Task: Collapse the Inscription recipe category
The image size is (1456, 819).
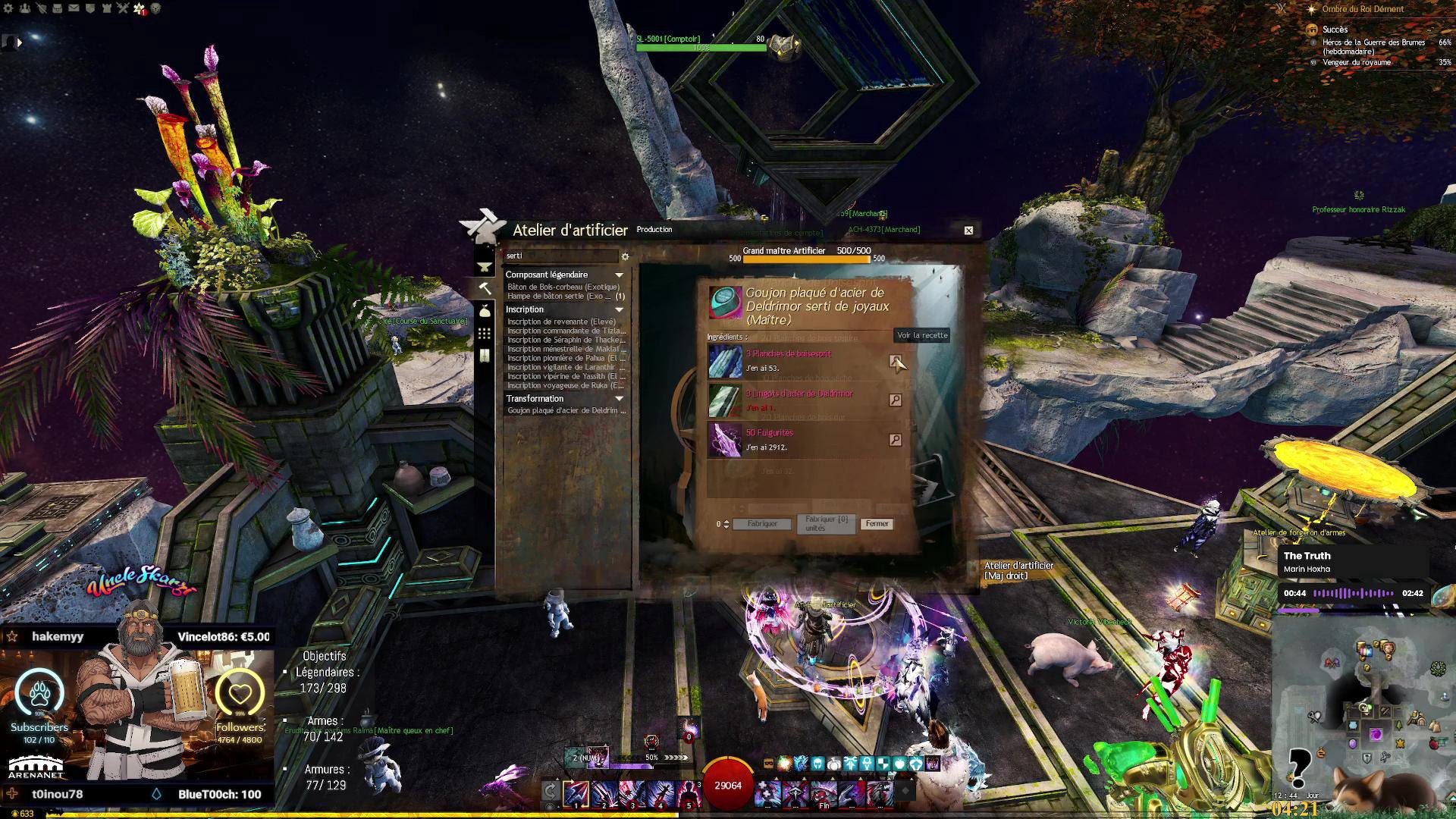Action: (x=619, y=310)
